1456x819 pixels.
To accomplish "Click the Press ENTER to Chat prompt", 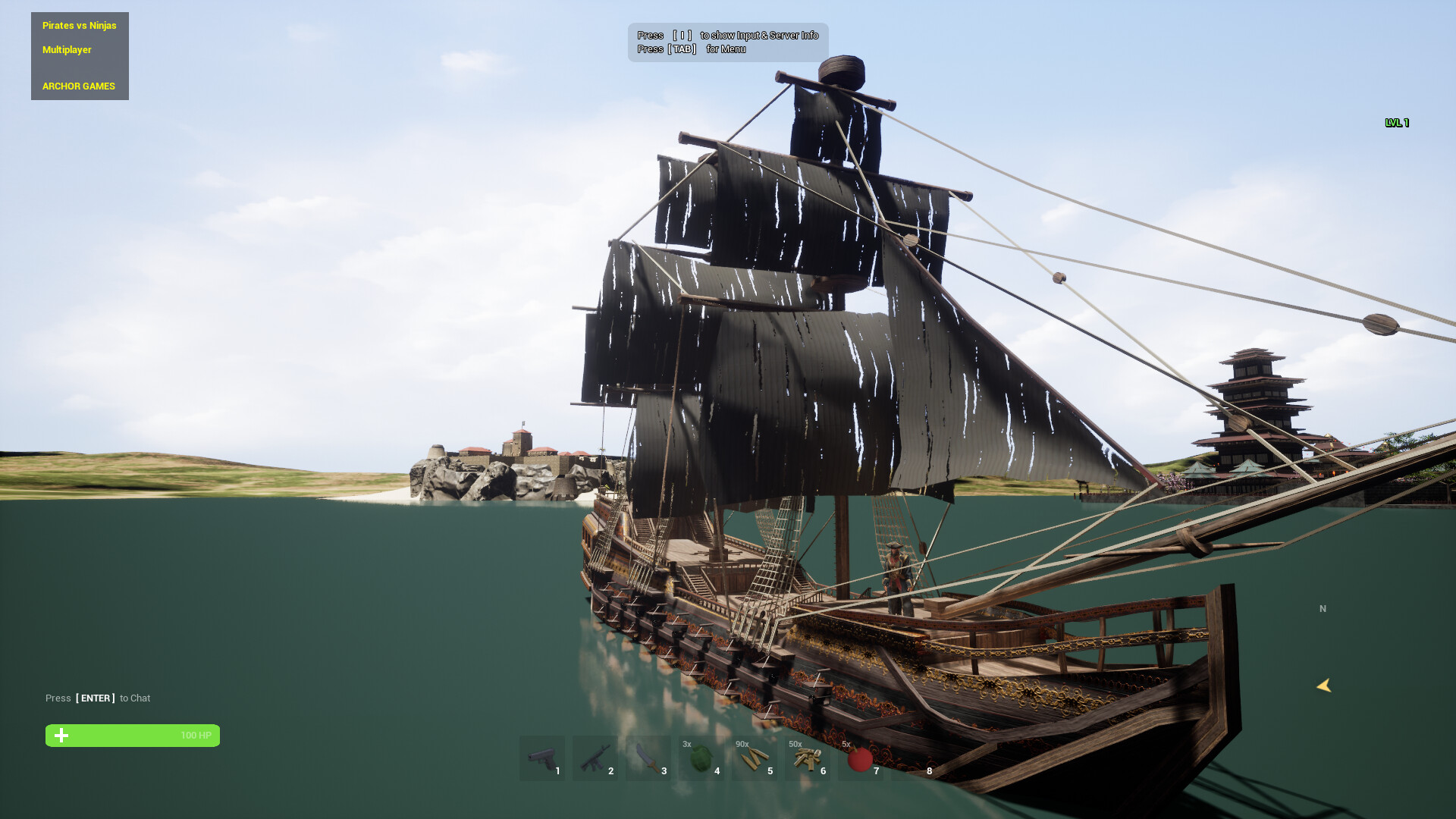I will pyautogui.click(x=98, y=698).
